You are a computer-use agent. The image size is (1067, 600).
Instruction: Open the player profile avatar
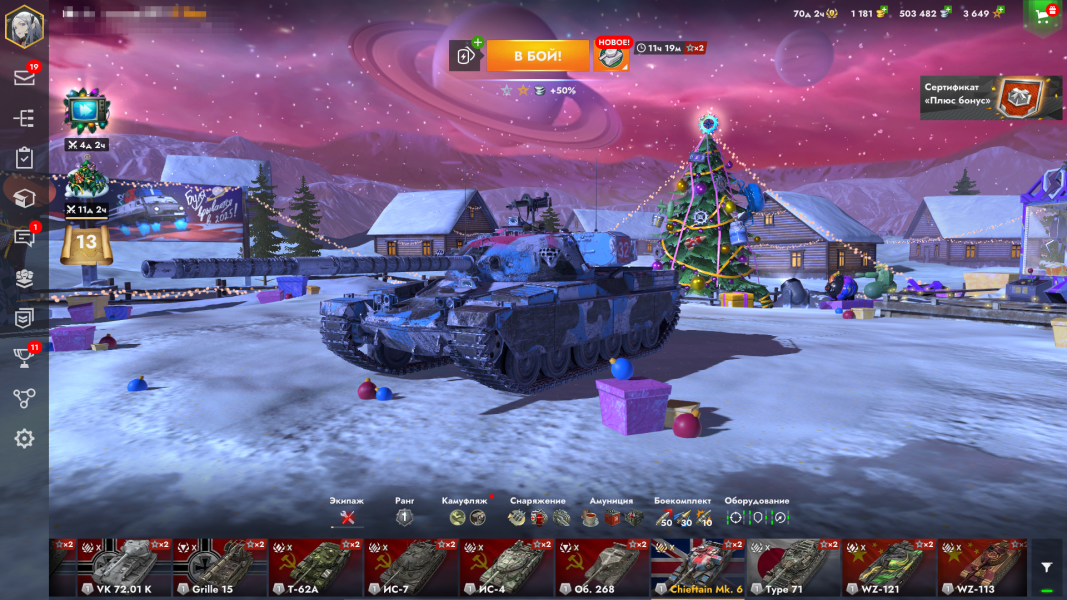pos(24,26)
